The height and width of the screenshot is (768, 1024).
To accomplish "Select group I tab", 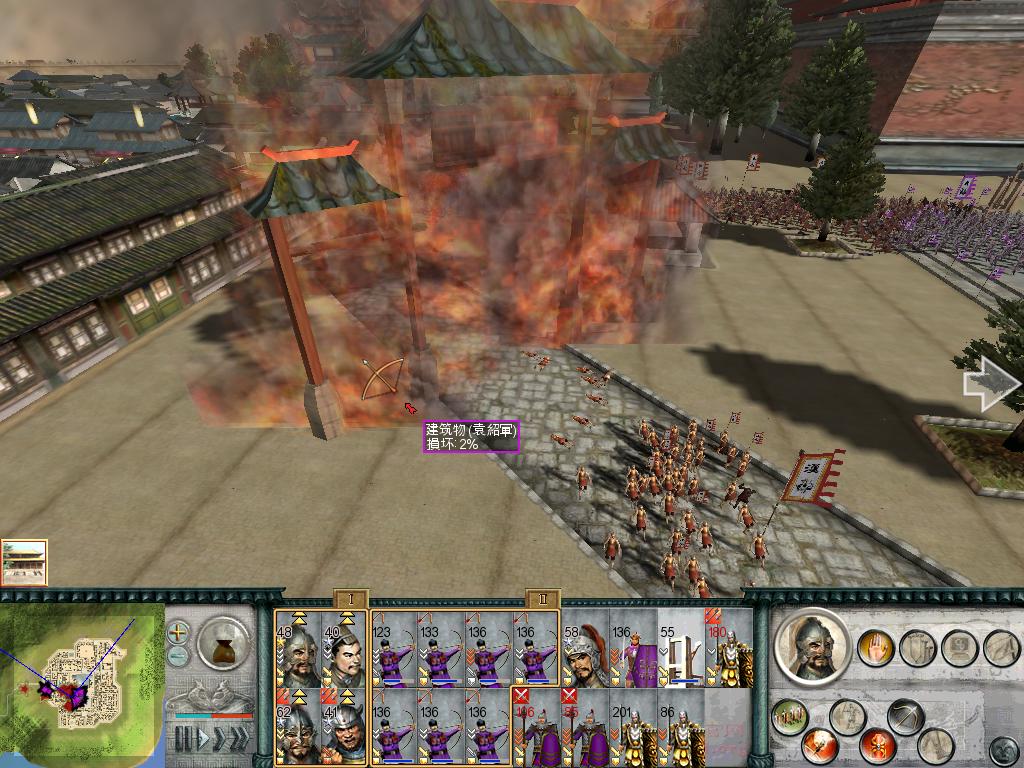I will 351,597.
